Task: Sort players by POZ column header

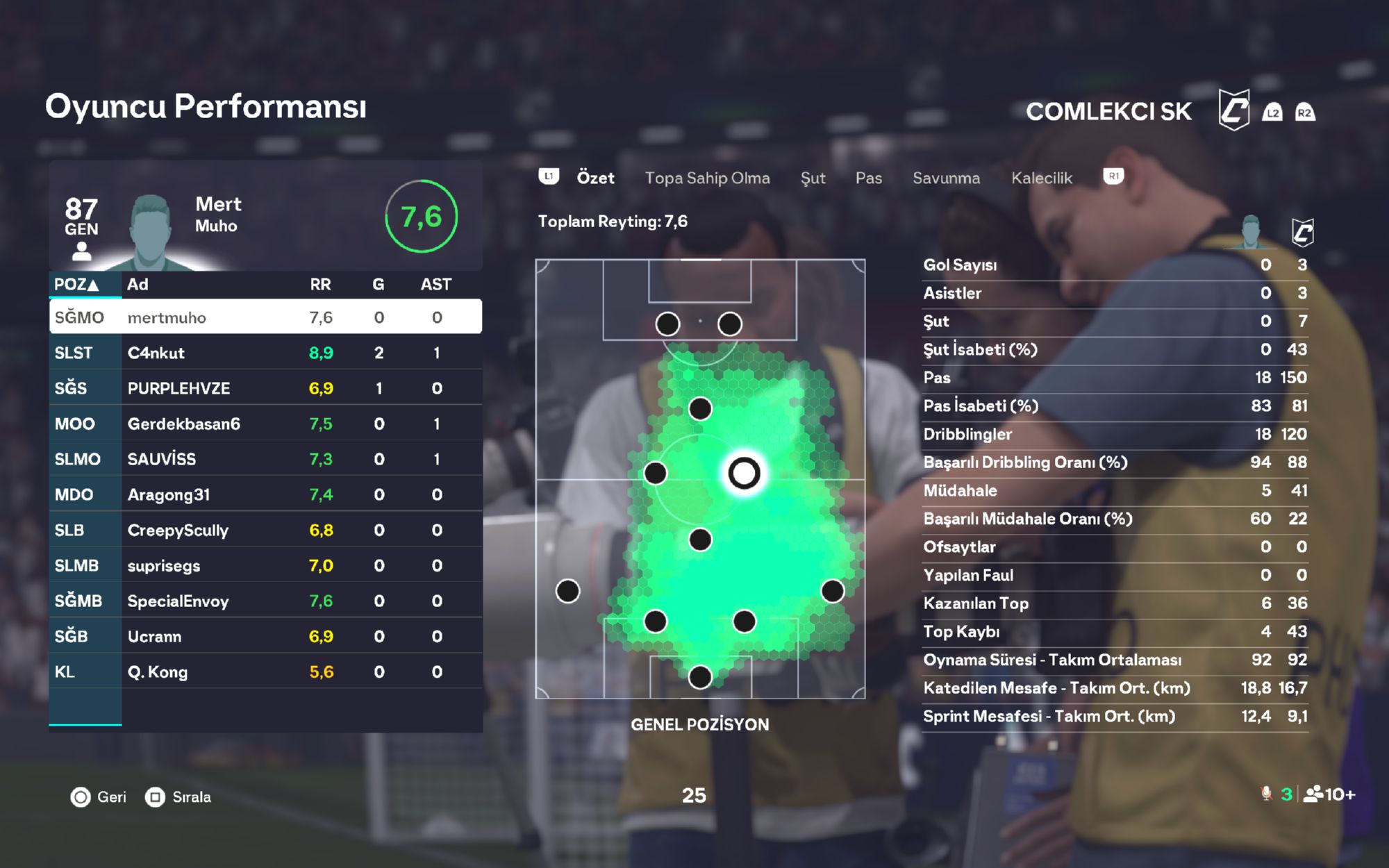Action: pos(76,284)
